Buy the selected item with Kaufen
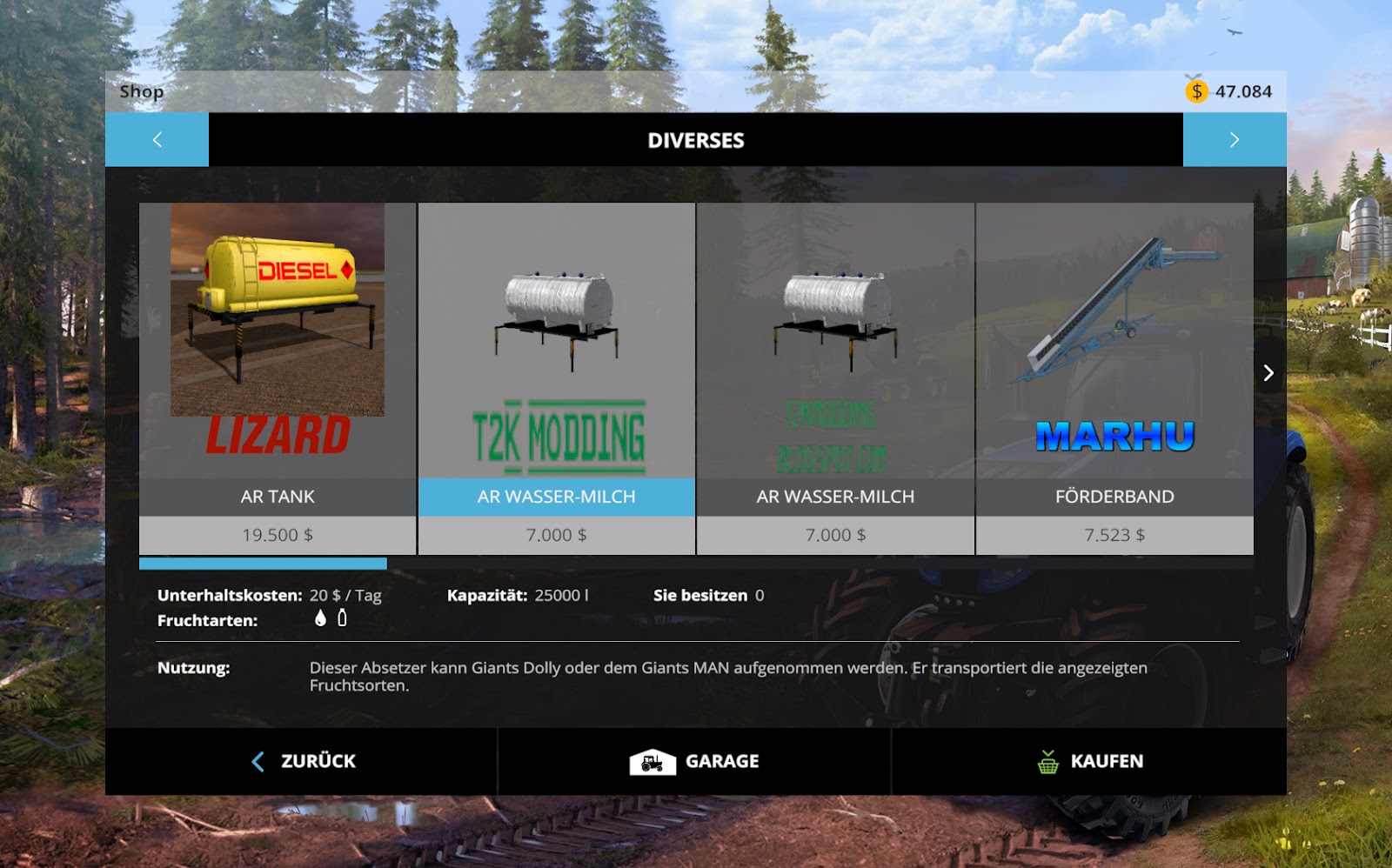The width and height of the screenshot is (1392, 868). 1089,761
